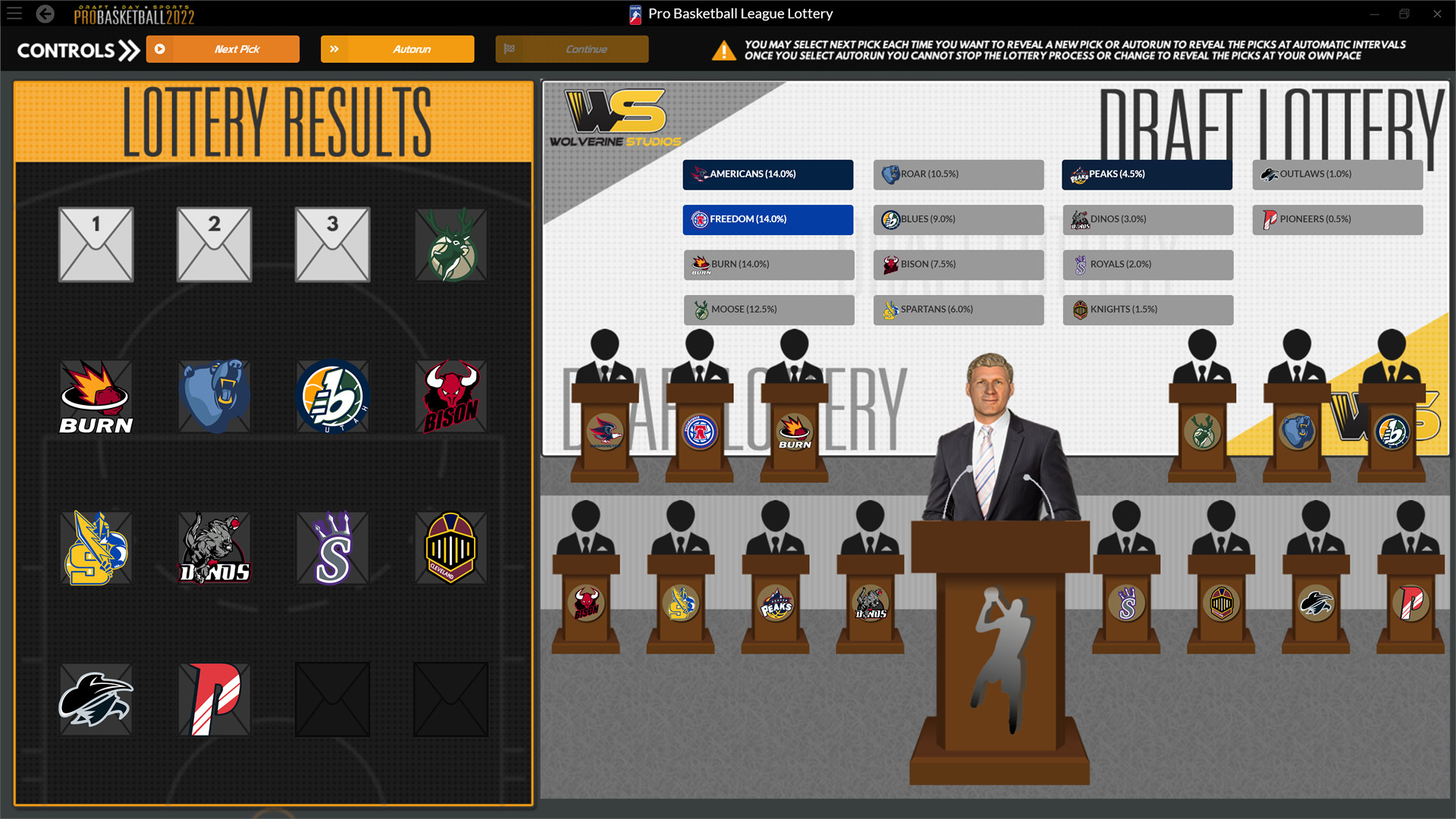The image size is (1456, 819).
Task: Open envelope number 3
Action: pyautogui.click(x=332, y=244)
